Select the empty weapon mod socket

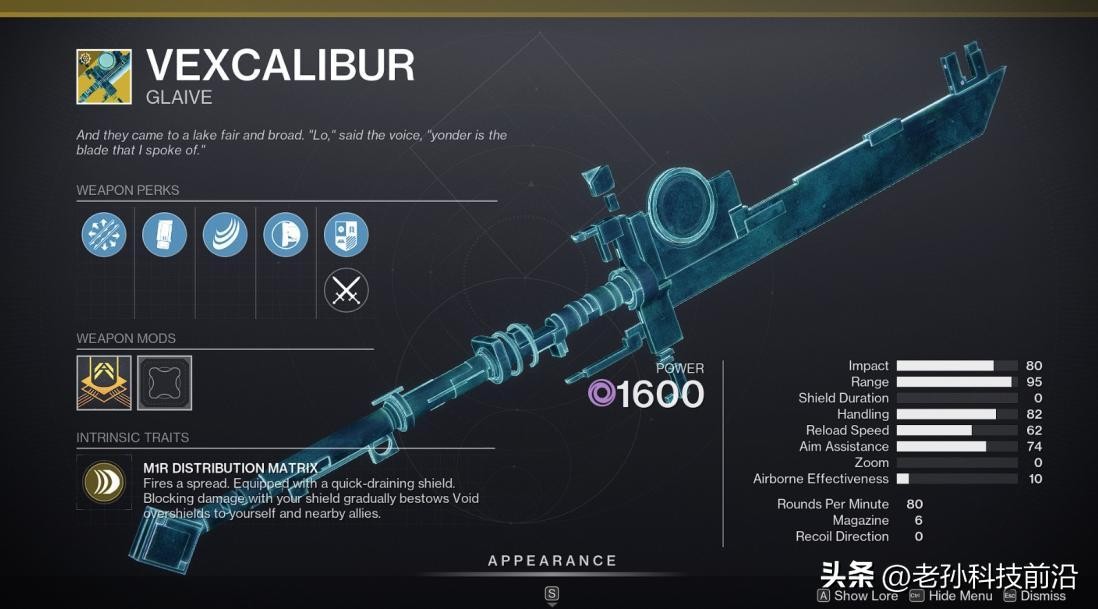(164, 383)
